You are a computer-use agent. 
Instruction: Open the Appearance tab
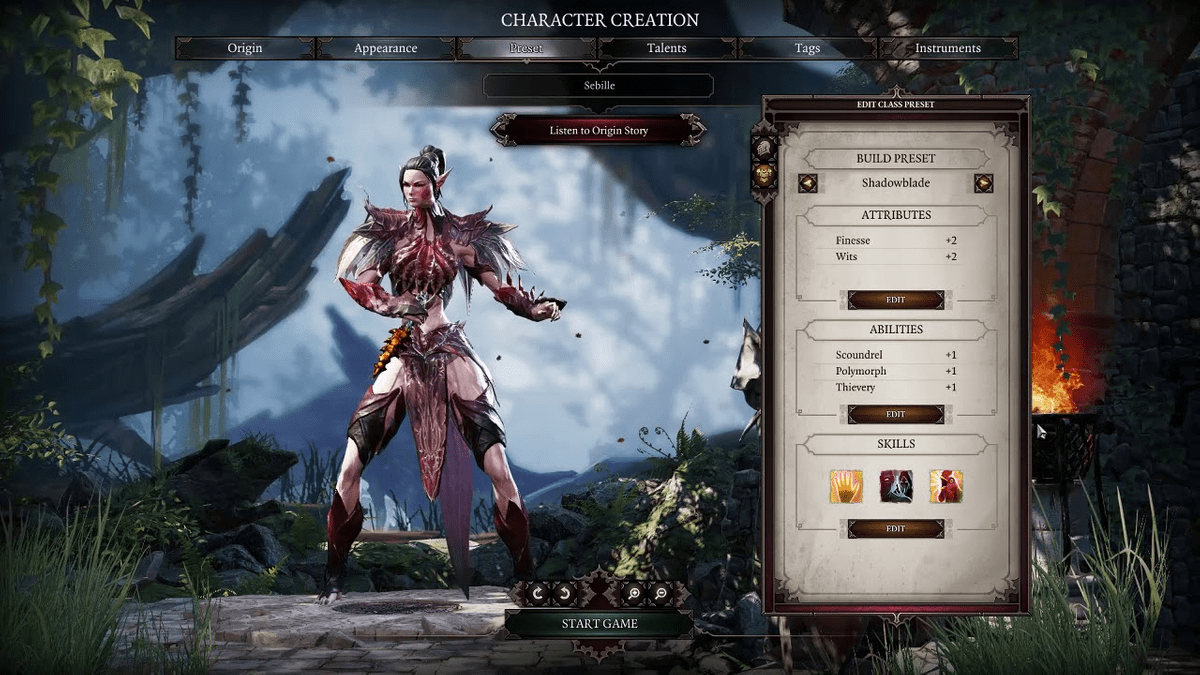tap(386, 48)
